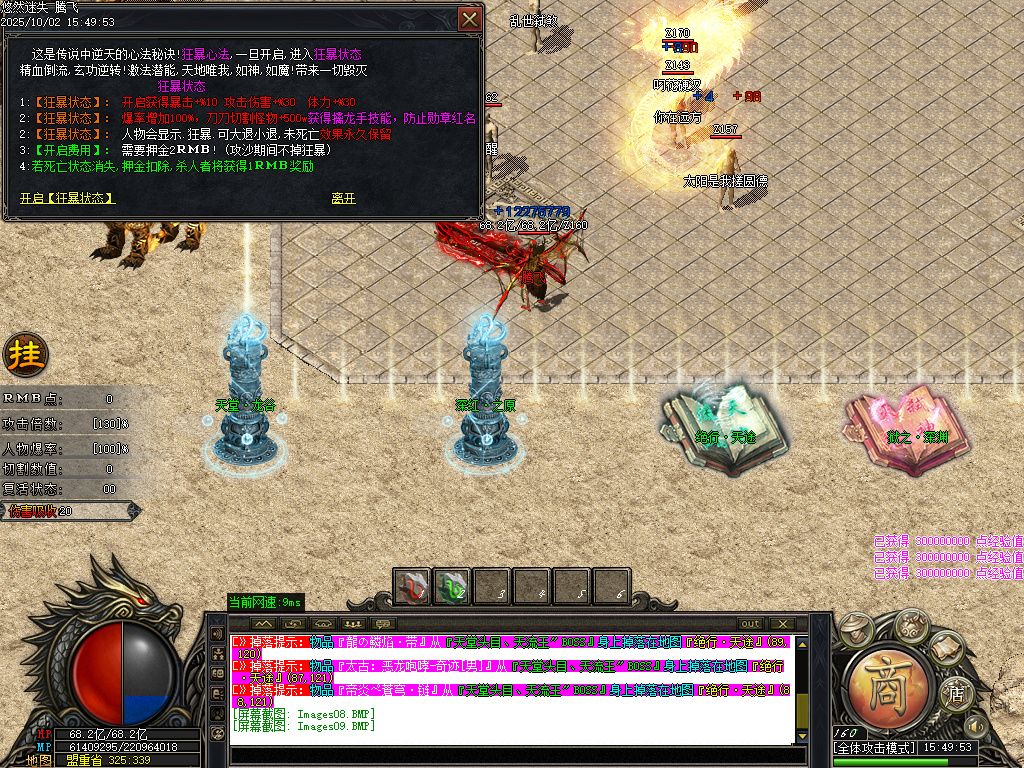1024x768 pixels.
Task: Click the chat panel's out button
Action: 750,623
